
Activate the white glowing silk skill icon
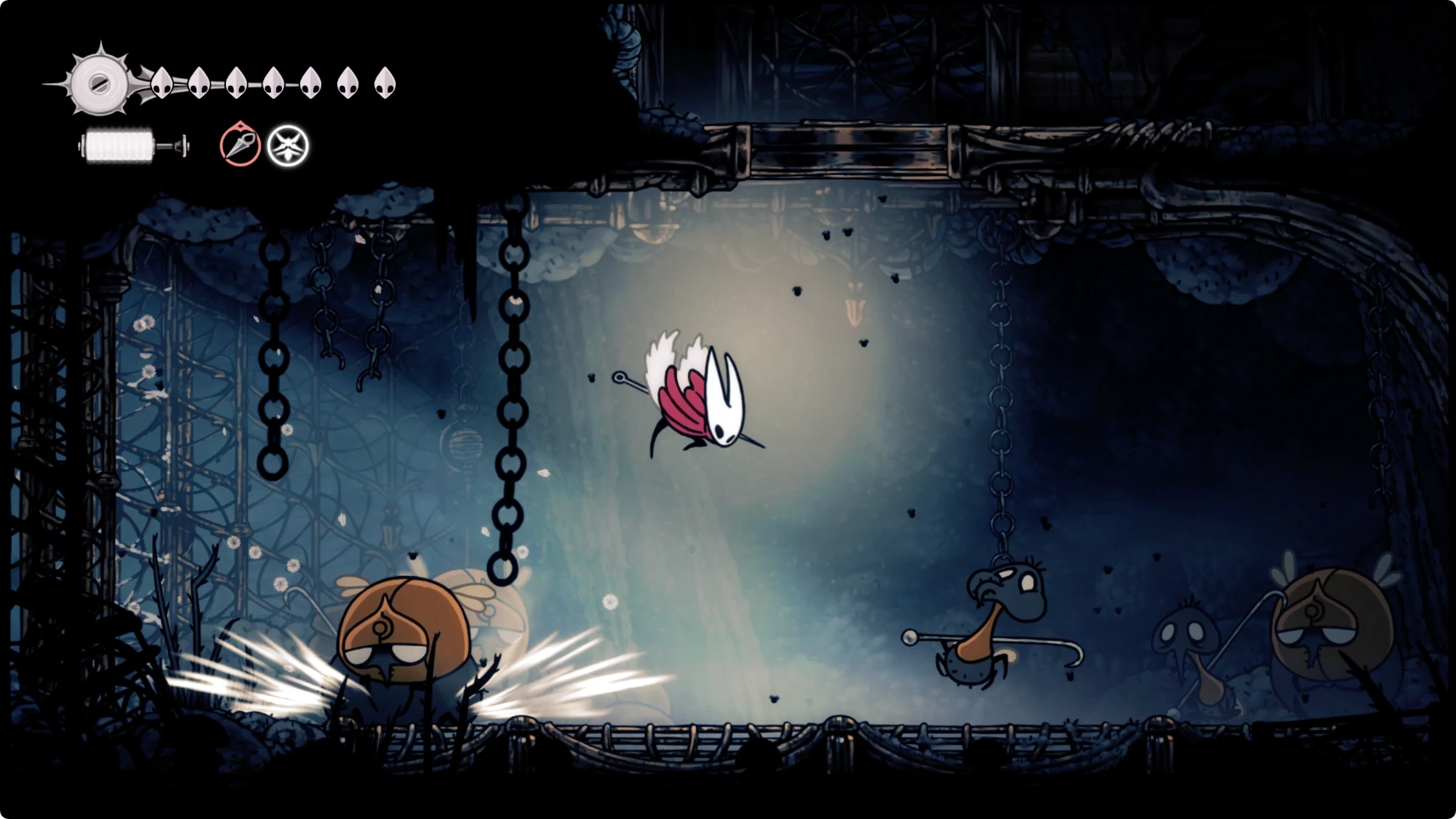(x=288, y=146)
